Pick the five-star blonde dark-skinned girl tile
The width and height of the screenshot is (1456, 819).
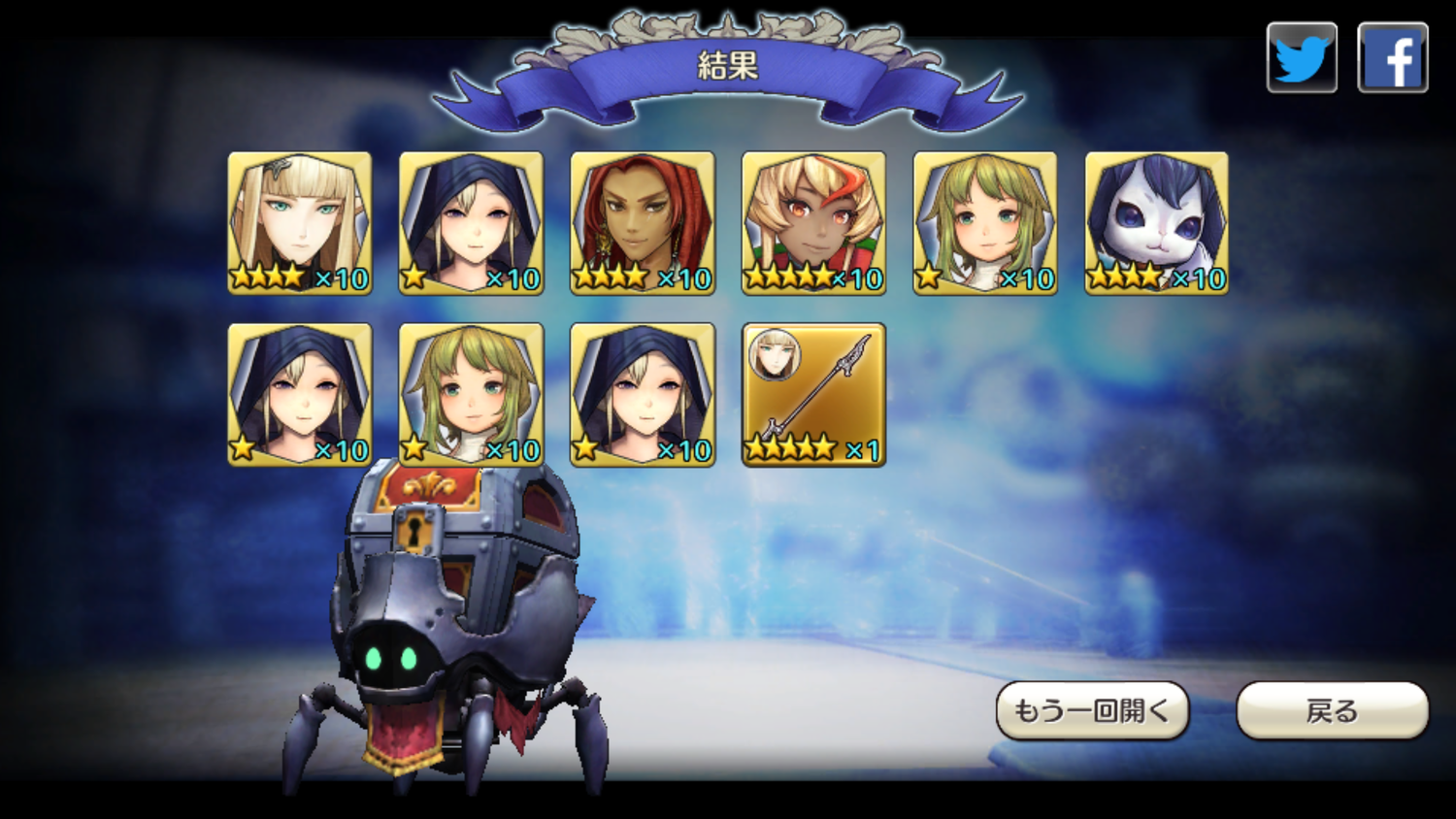click(813, 222)
